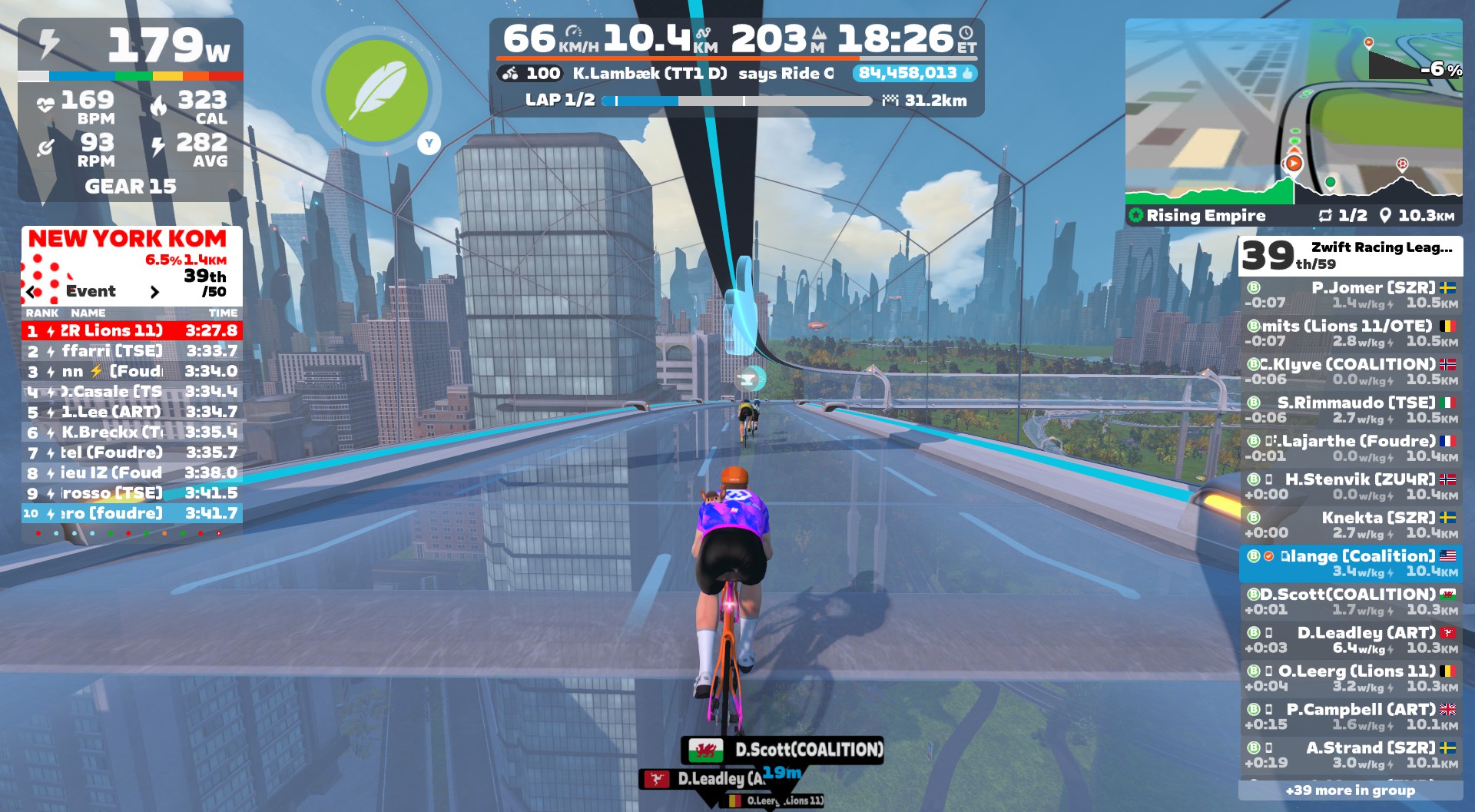
Task: Select rider O.Leerg (Lions 11) in nearby list
Action: [1351, 678]
